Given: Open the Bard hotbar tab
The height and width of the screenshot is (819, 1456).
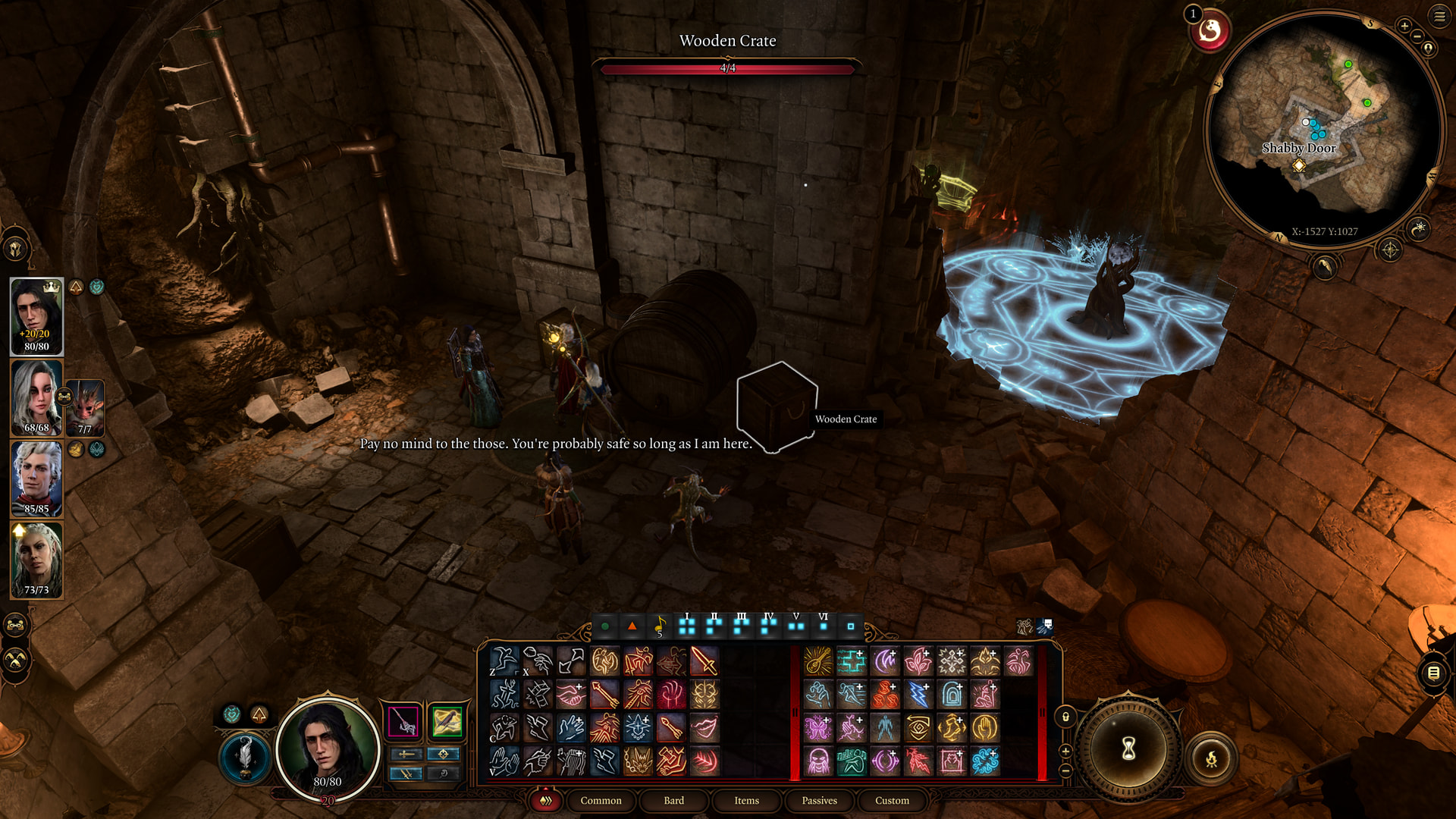Looking at the screenshot, I should [673, 801].
